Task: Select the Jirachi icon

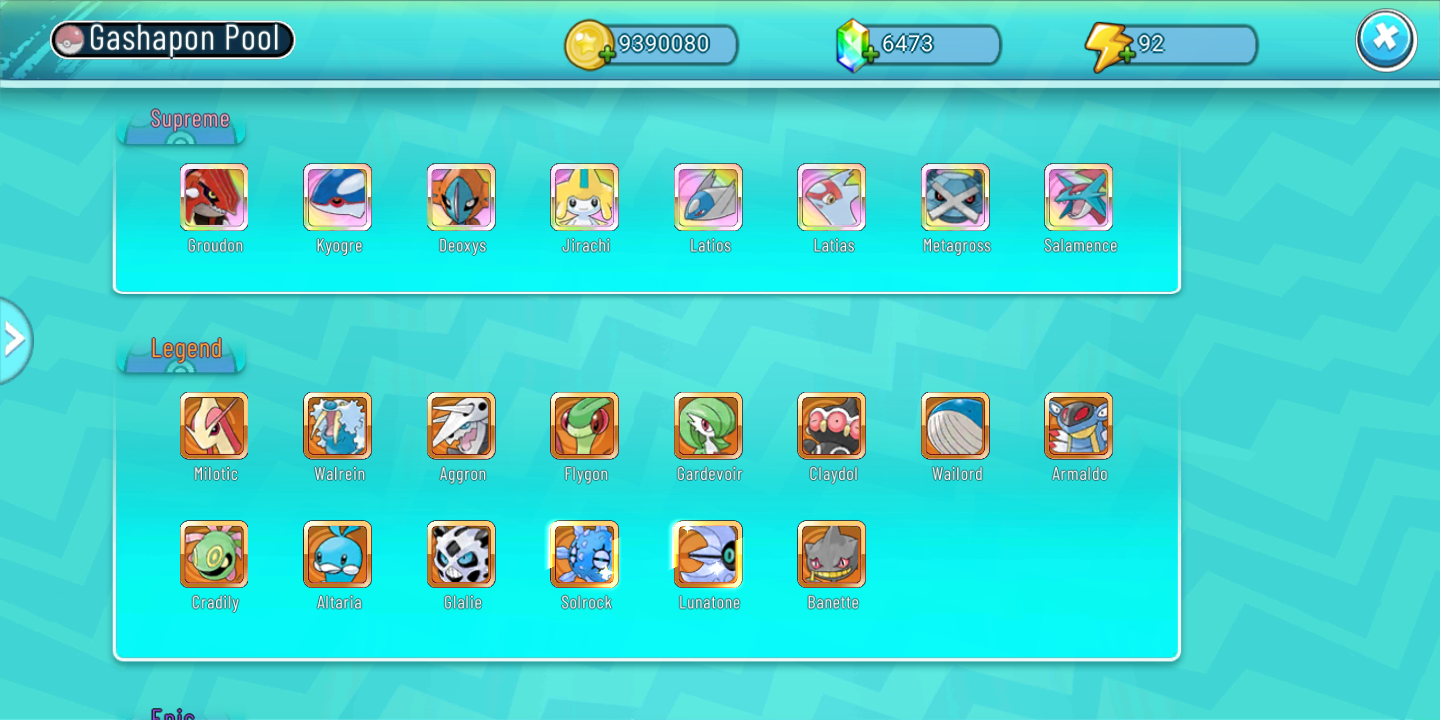Action: (x=584, y=197)
